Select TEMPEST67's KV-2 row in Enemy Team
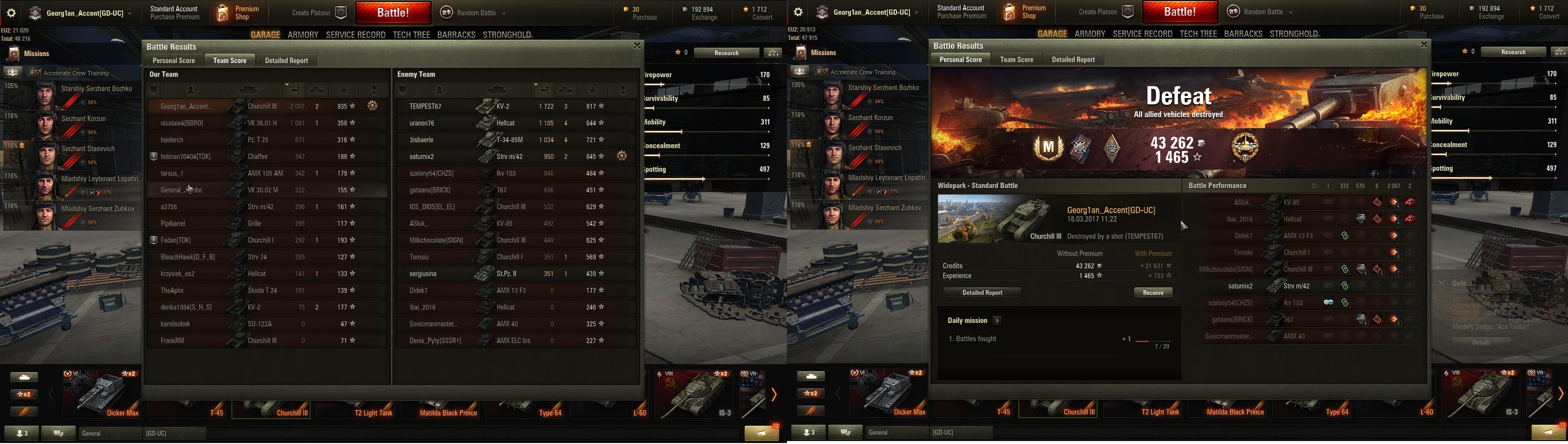1568x444 pixels. click(x=515, y=107)
